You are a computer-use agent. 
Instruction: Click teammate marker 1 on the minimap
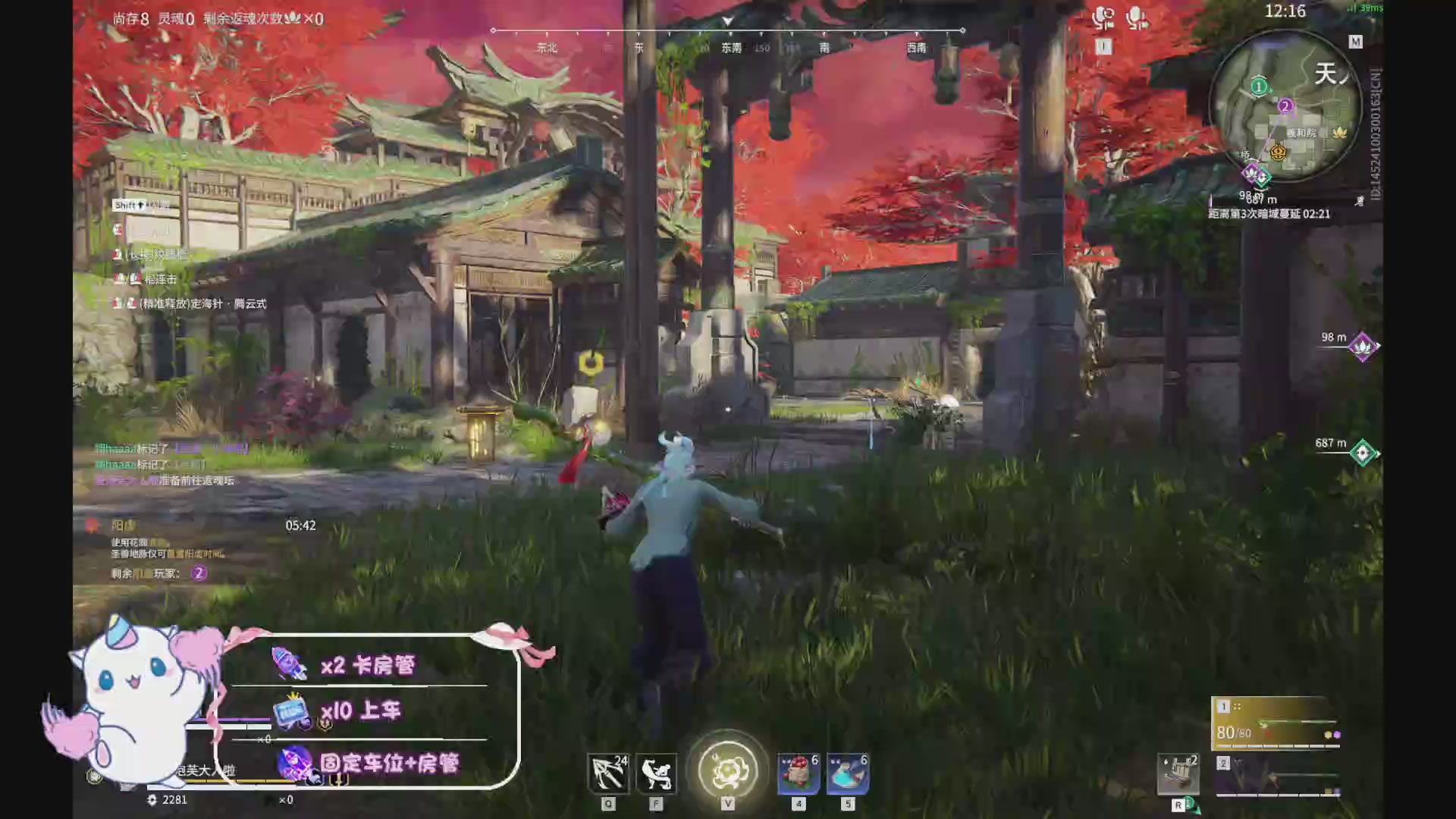(1258, 86)
